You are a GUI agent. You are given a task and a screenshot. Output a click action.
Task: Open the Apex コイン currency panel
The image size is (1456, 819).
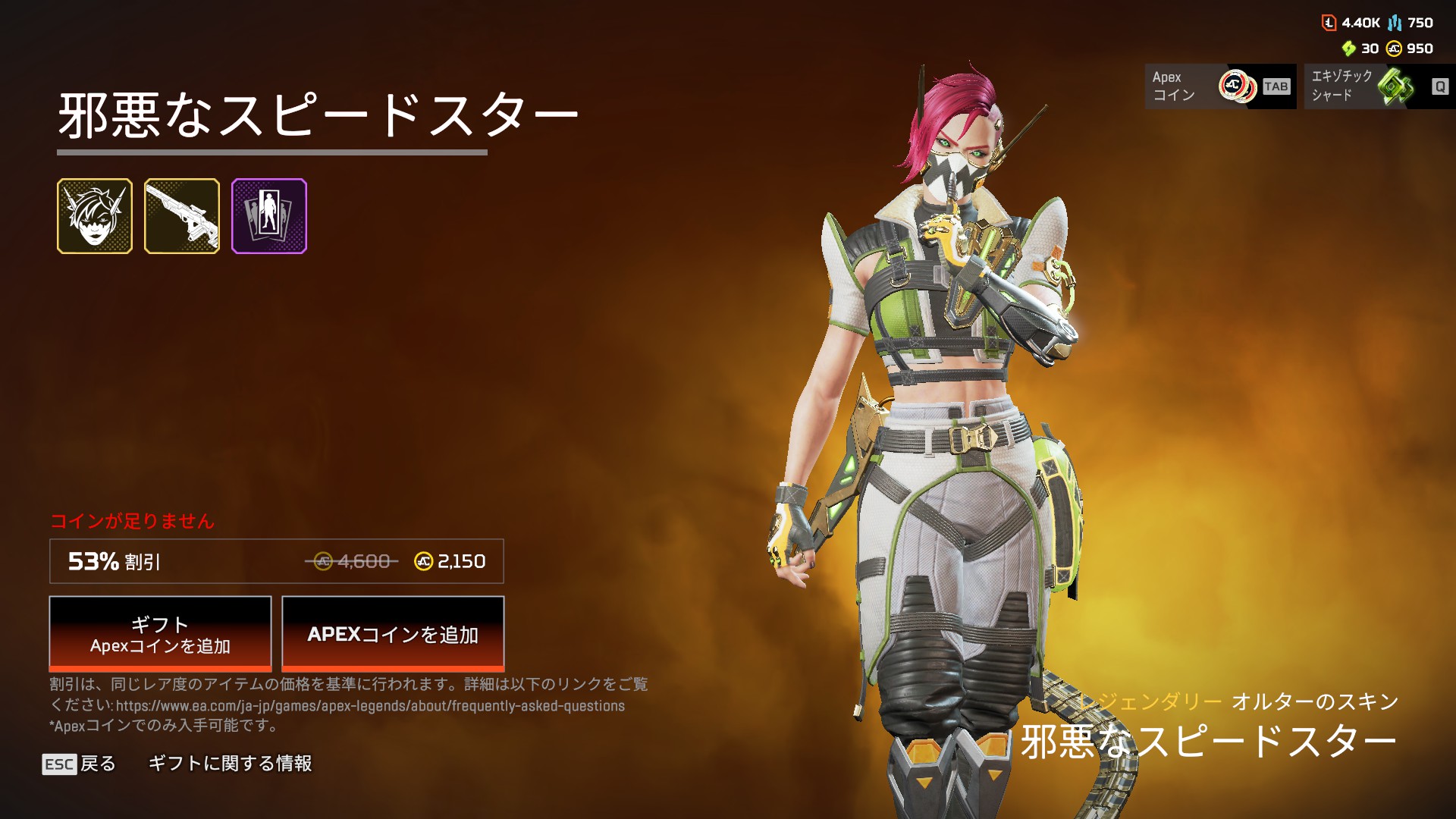(x=1220, y=86)
